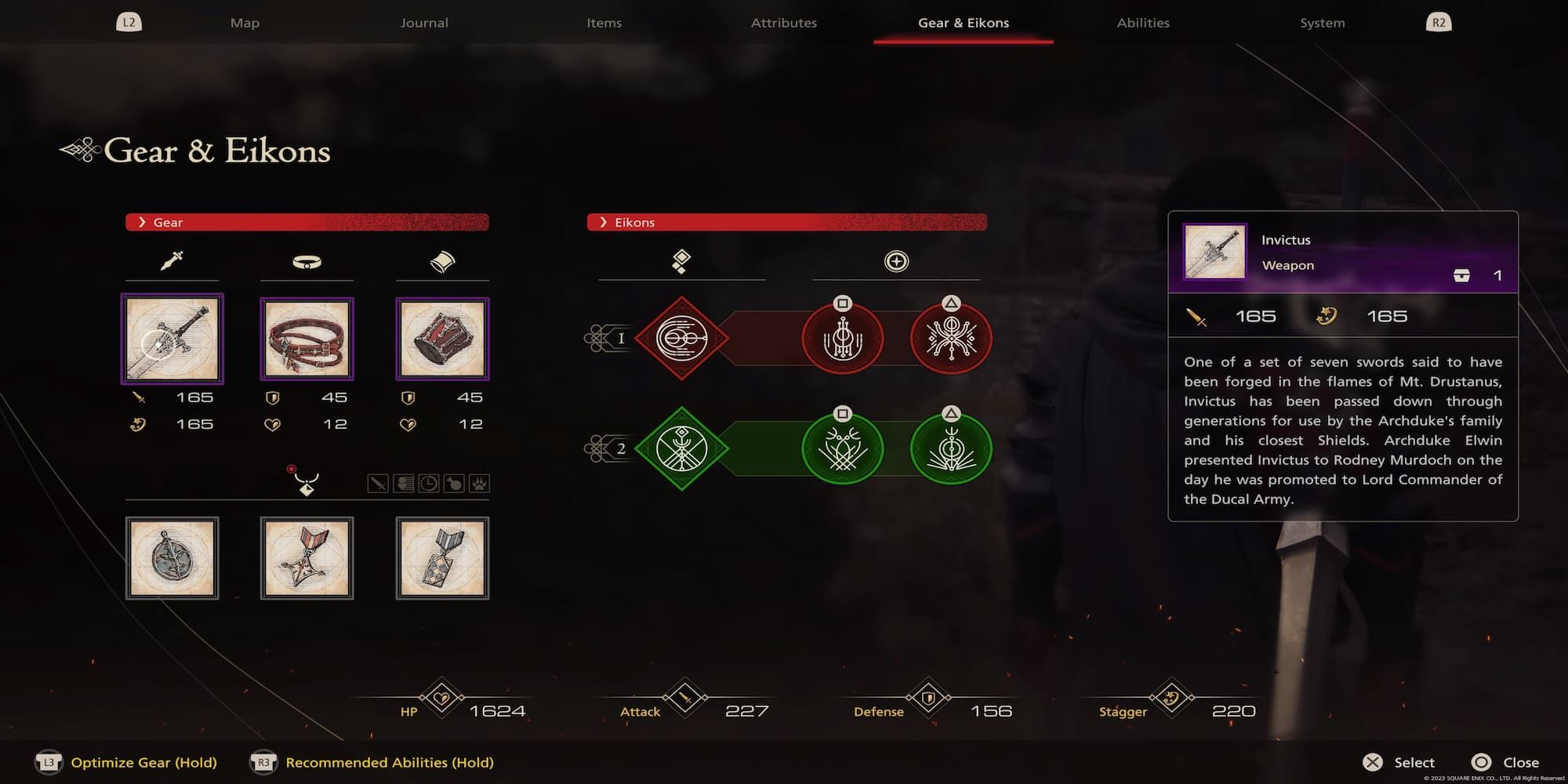Click the clock accessory filter icon
The image size is (1568, 784).
coord(430,484)
